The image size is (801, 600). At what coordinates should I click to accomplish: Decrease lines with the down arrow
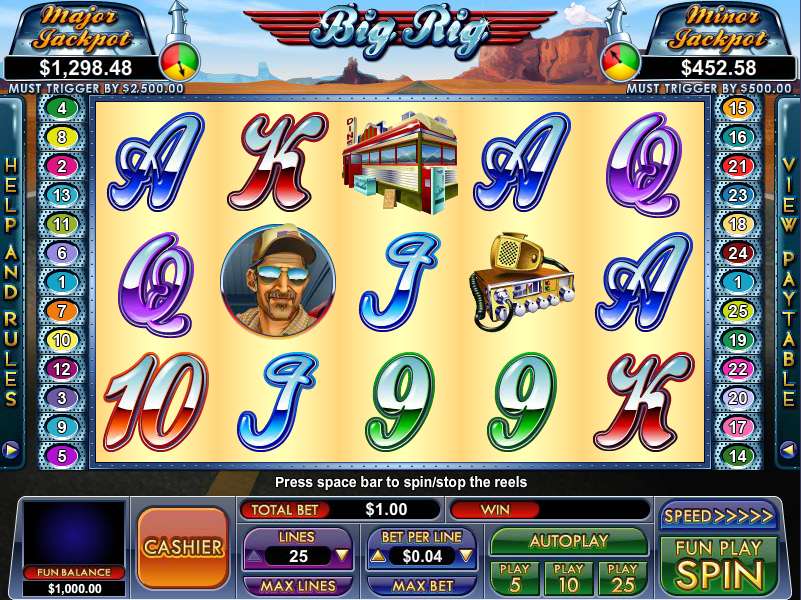[x=342, y=556]
